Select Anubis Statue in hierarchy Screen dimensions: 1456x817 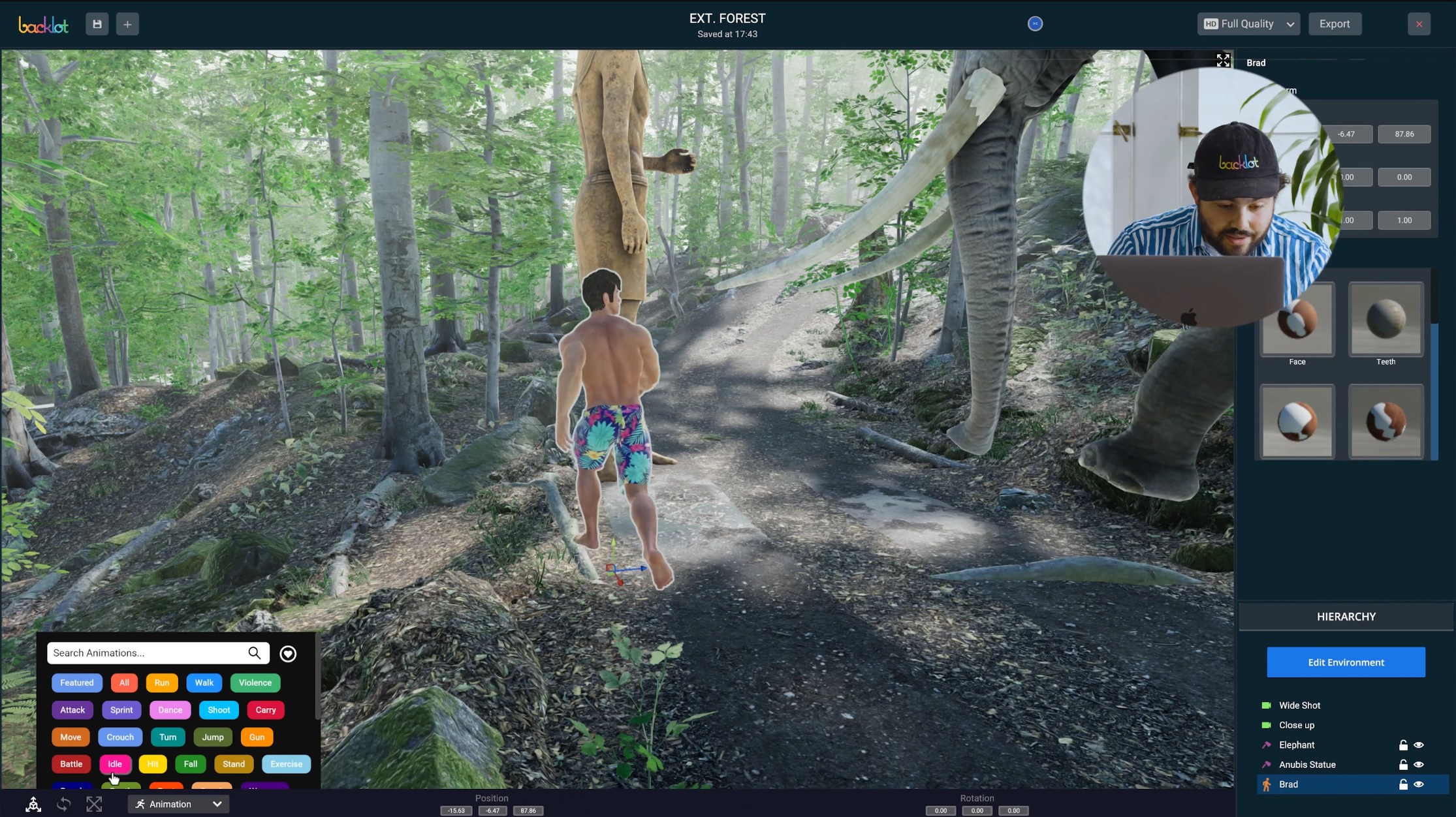[1307, 765]
